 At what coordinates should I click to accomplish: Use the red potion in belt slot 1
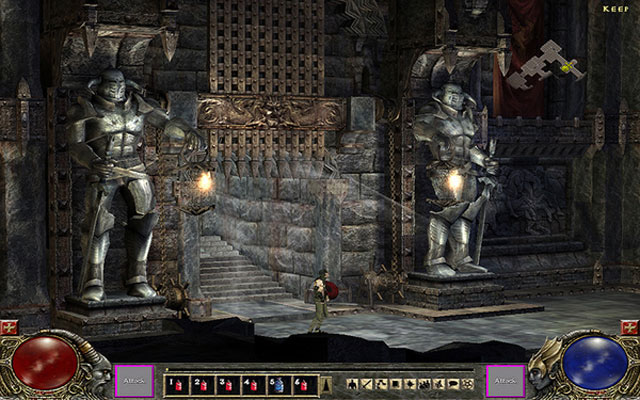(178, 384)
